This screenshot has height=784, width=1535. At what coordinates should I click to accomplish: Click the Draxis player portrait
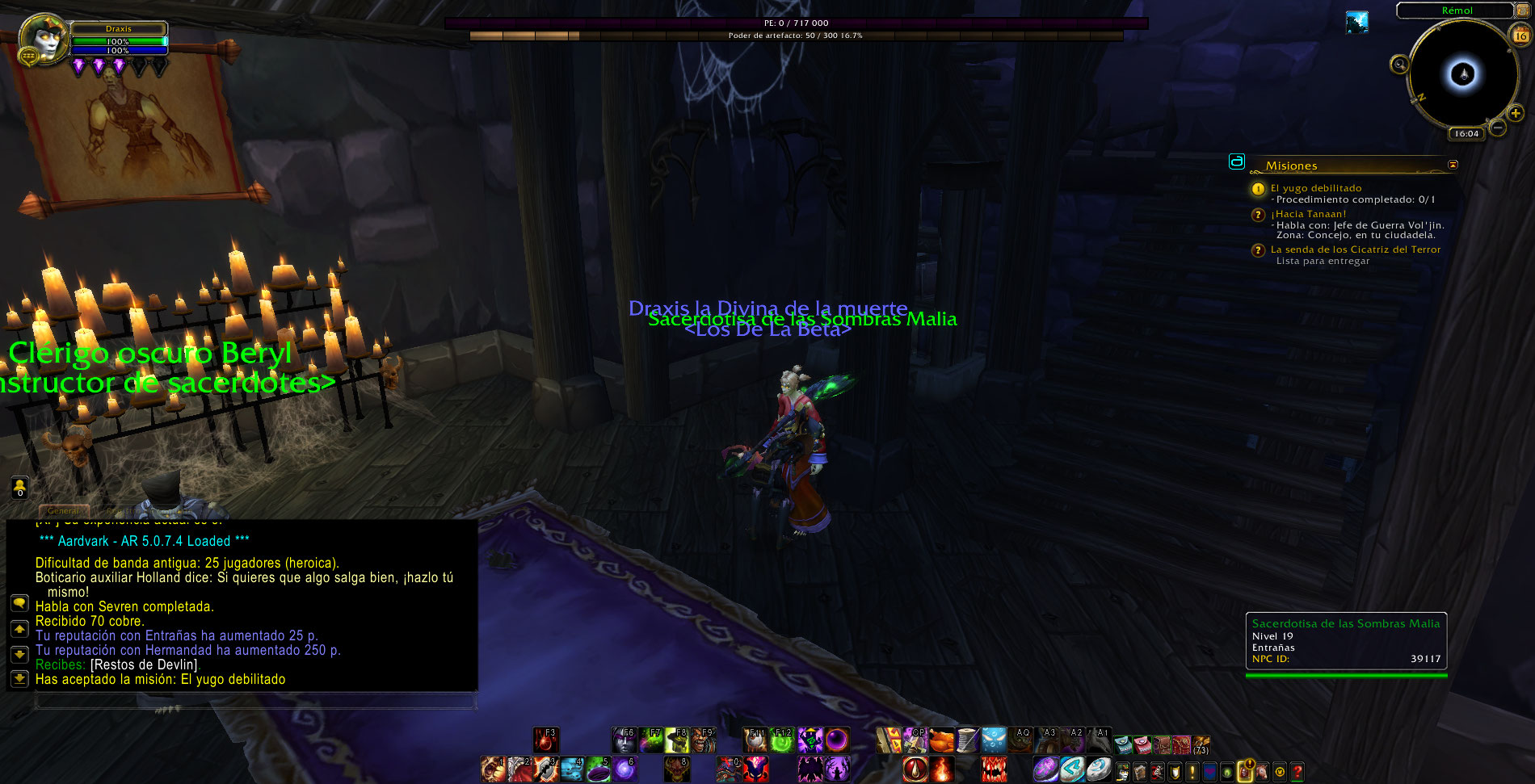[43, 39]
